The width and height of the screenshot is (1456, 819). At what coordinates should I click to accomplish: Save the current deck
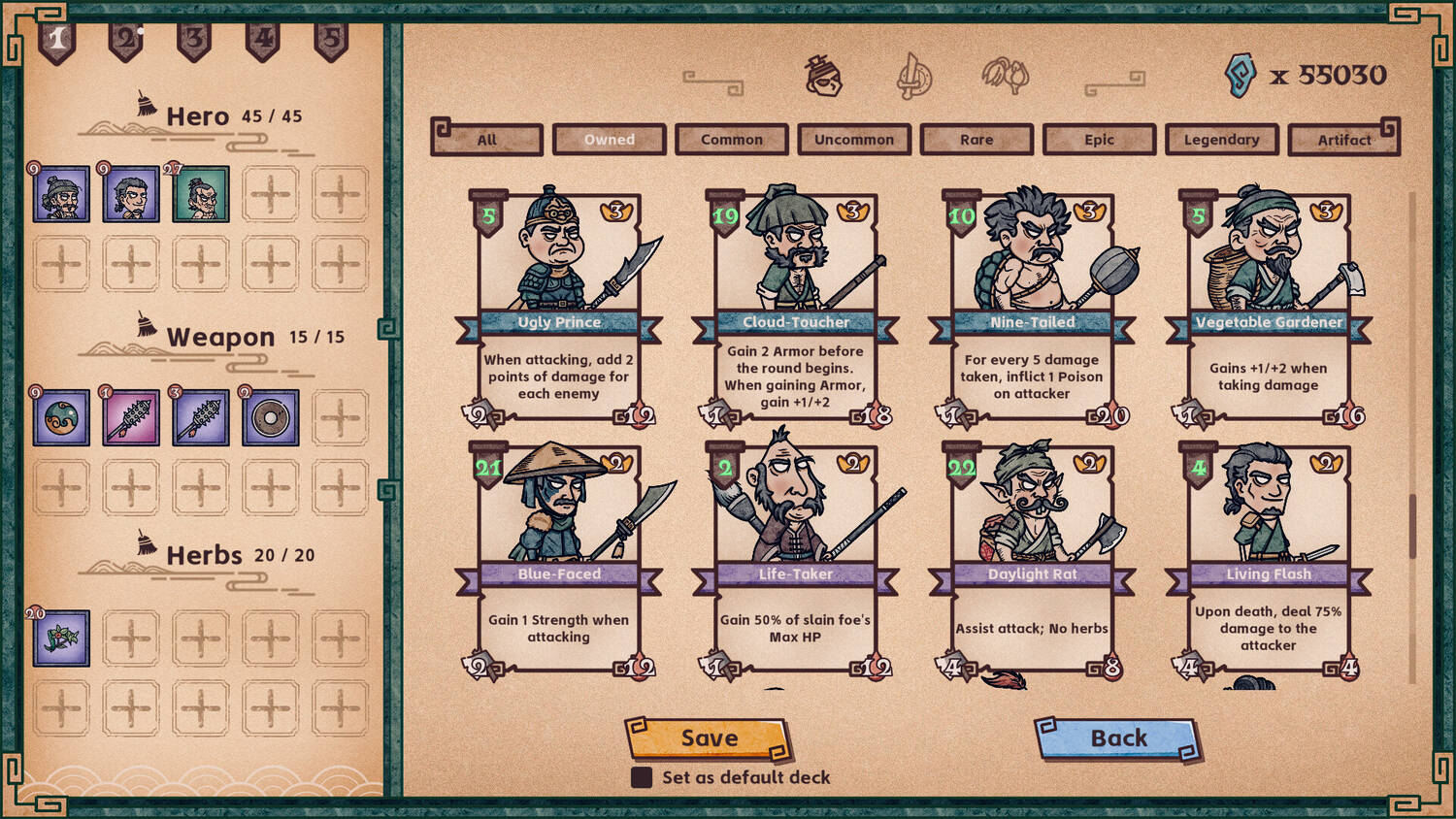[x=709, y=738]
